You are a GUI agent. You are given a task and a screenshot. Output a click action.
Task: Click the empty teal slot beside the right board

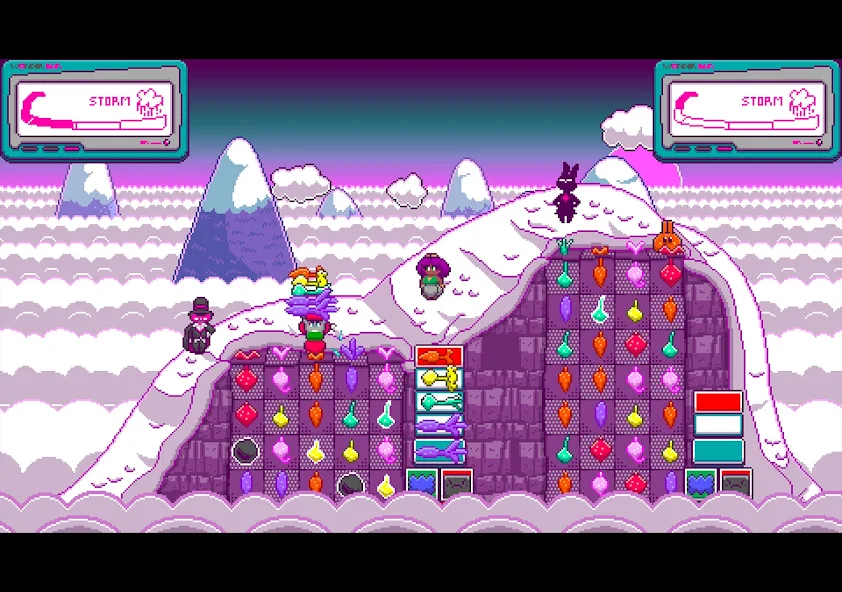click(718, 450)
